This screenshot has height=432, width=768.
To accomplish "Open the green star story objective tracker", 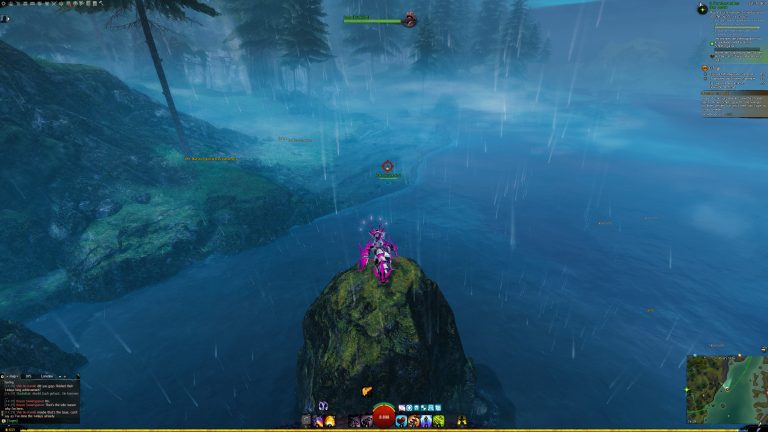I will [703, 9].
